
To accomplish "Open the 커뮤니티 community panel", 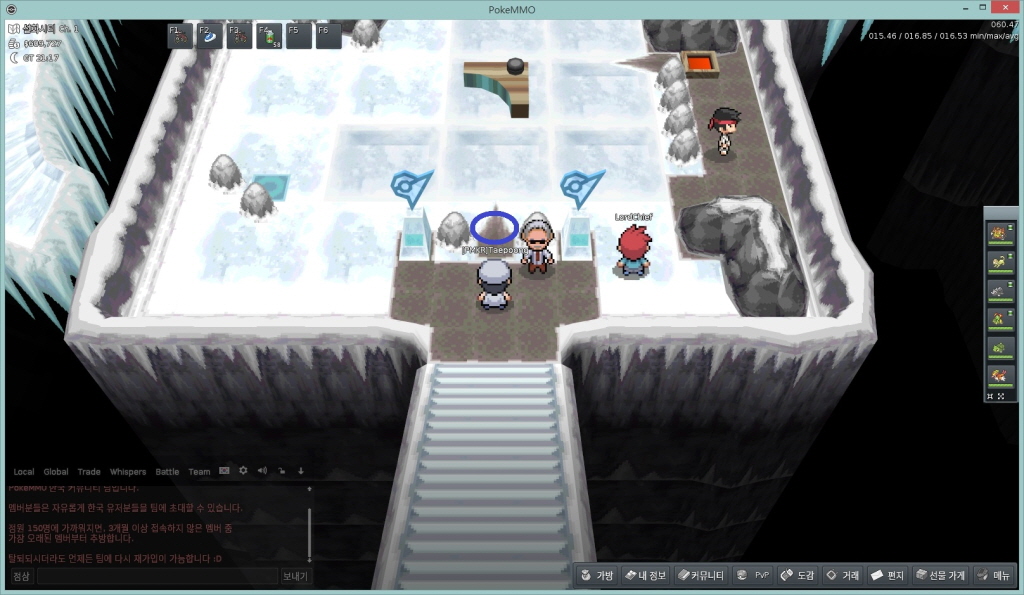I will pos(700,575).
